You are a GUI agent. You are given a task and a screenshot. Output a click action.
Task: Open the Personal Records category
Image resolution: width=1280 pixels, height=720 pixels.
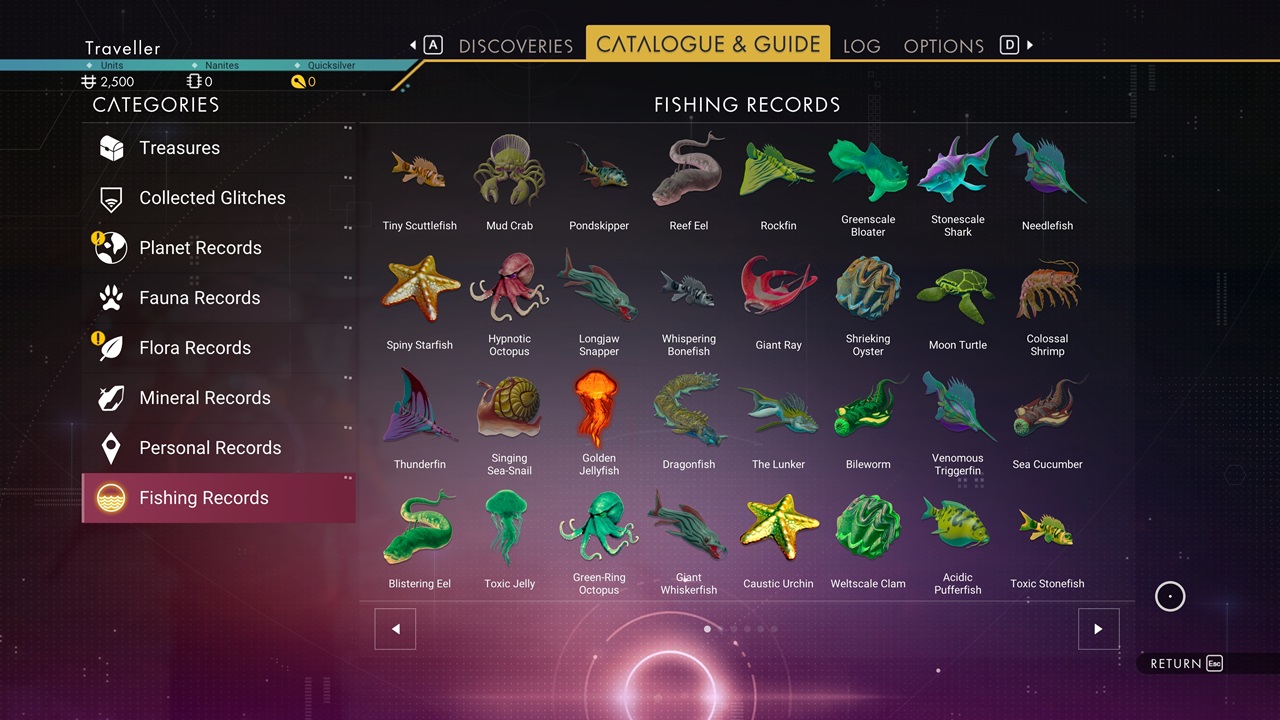210,448
